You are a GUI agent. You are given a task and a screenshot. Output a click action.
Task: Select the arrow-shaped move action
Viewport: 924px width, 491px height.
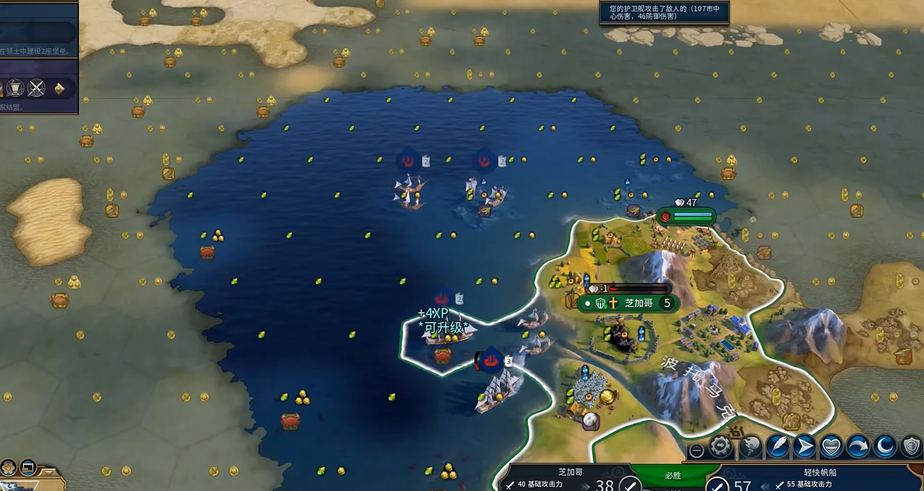pos(805,447)
